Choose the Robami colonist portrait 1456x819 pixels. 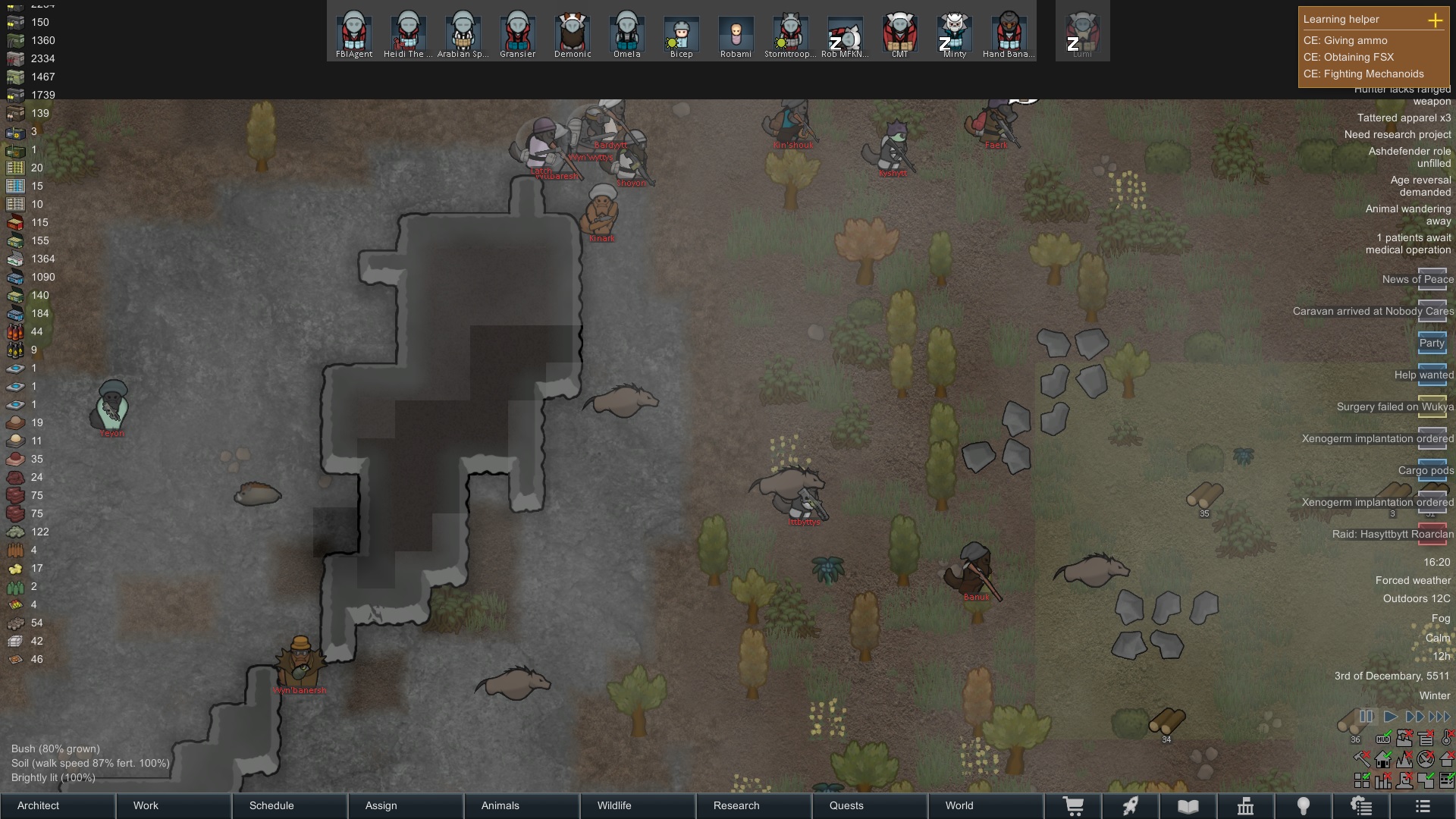coord(736,33)
